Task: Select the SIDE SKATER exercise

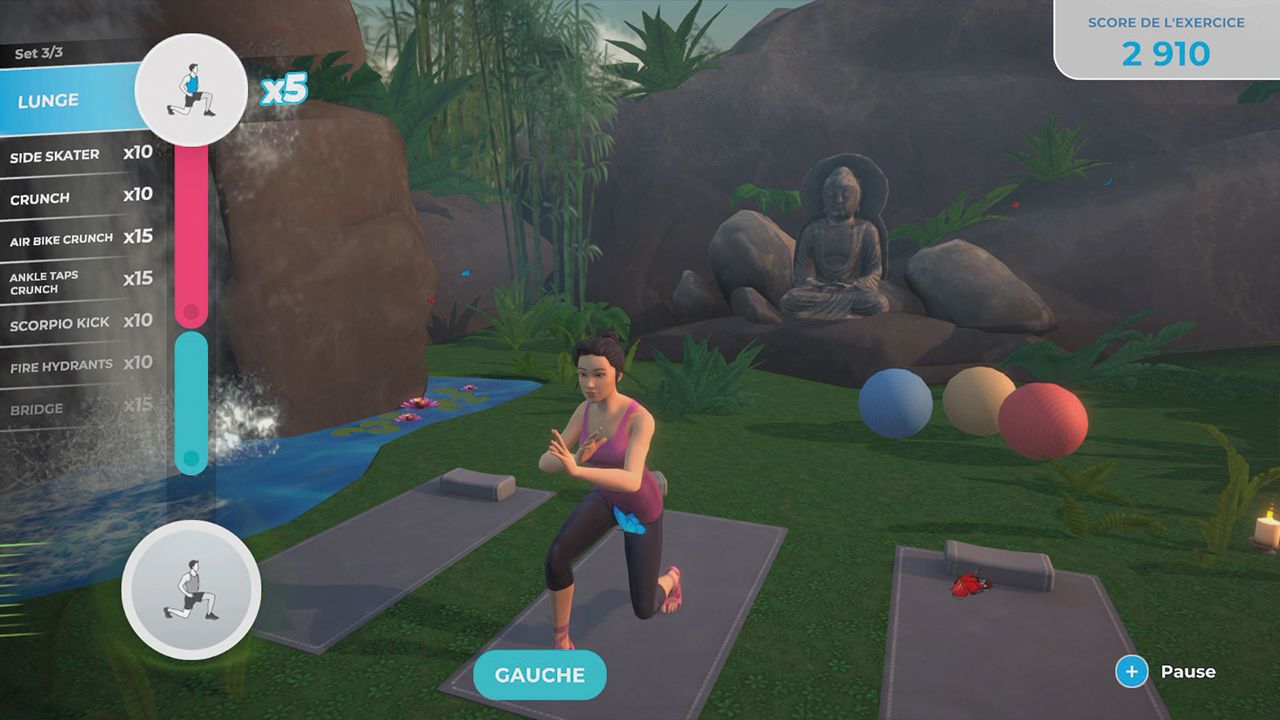Action: tap(60, 155)
